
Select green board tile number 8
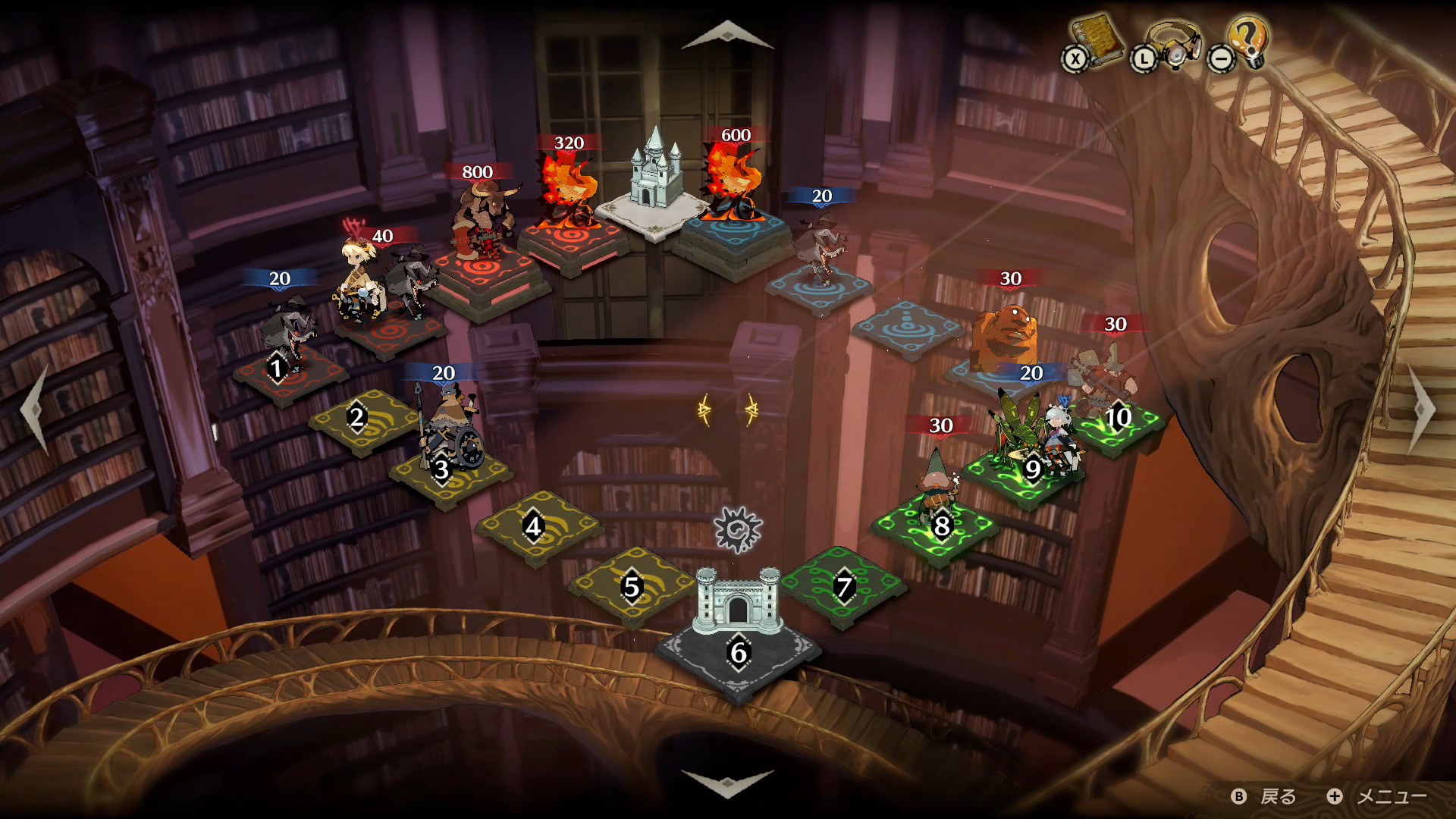click(x=941, y=526)
